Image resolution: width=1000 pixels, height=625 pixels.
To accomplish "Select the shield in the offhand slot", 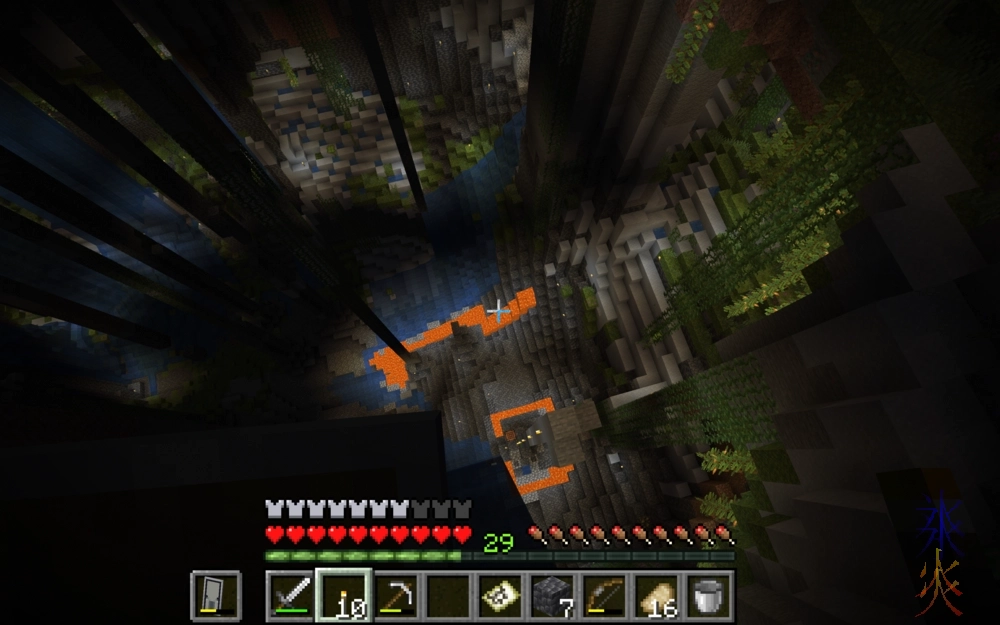I will [215, 595].
